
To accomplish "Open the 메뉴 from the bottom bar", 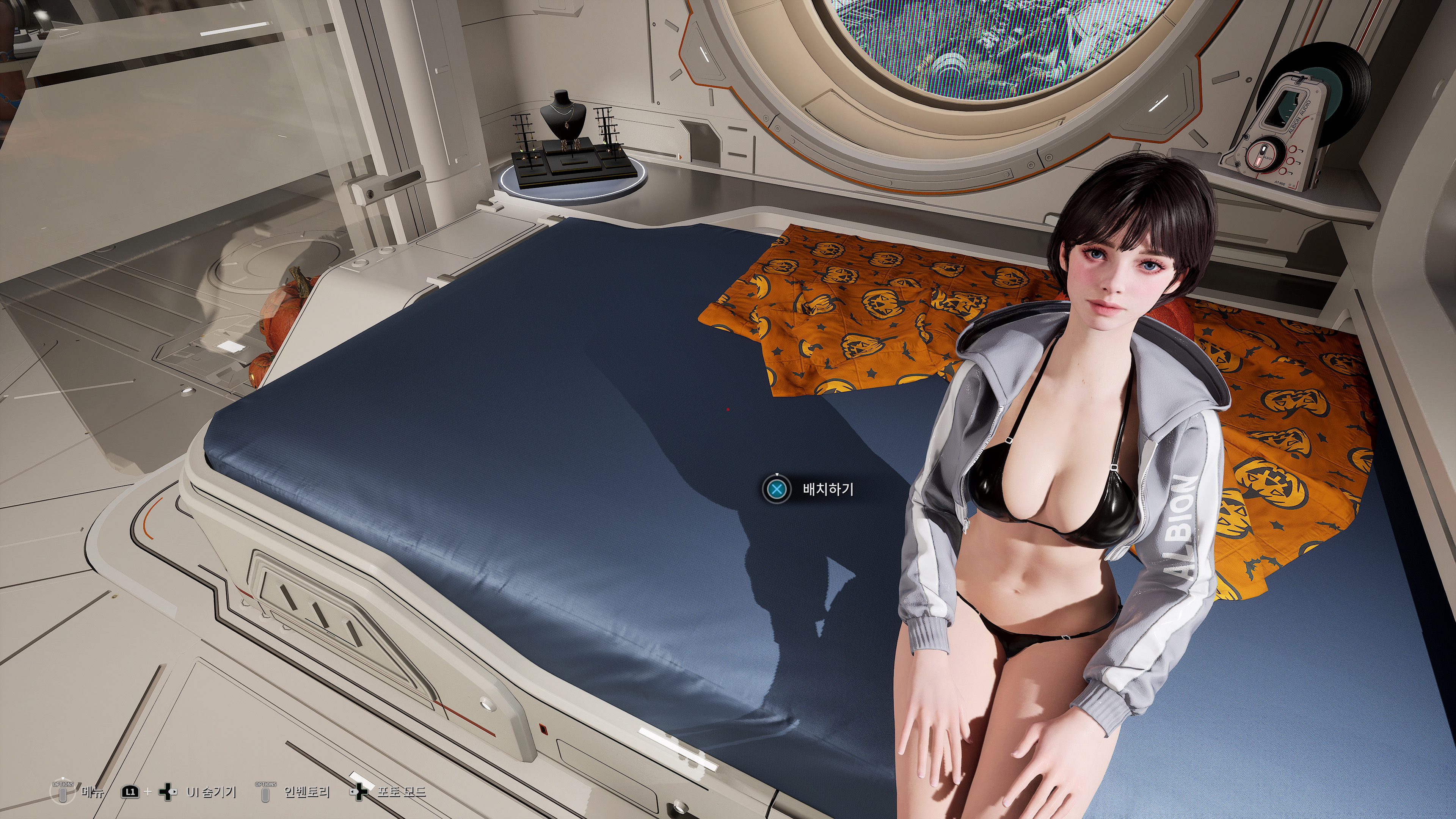I will tap(93, 792).
